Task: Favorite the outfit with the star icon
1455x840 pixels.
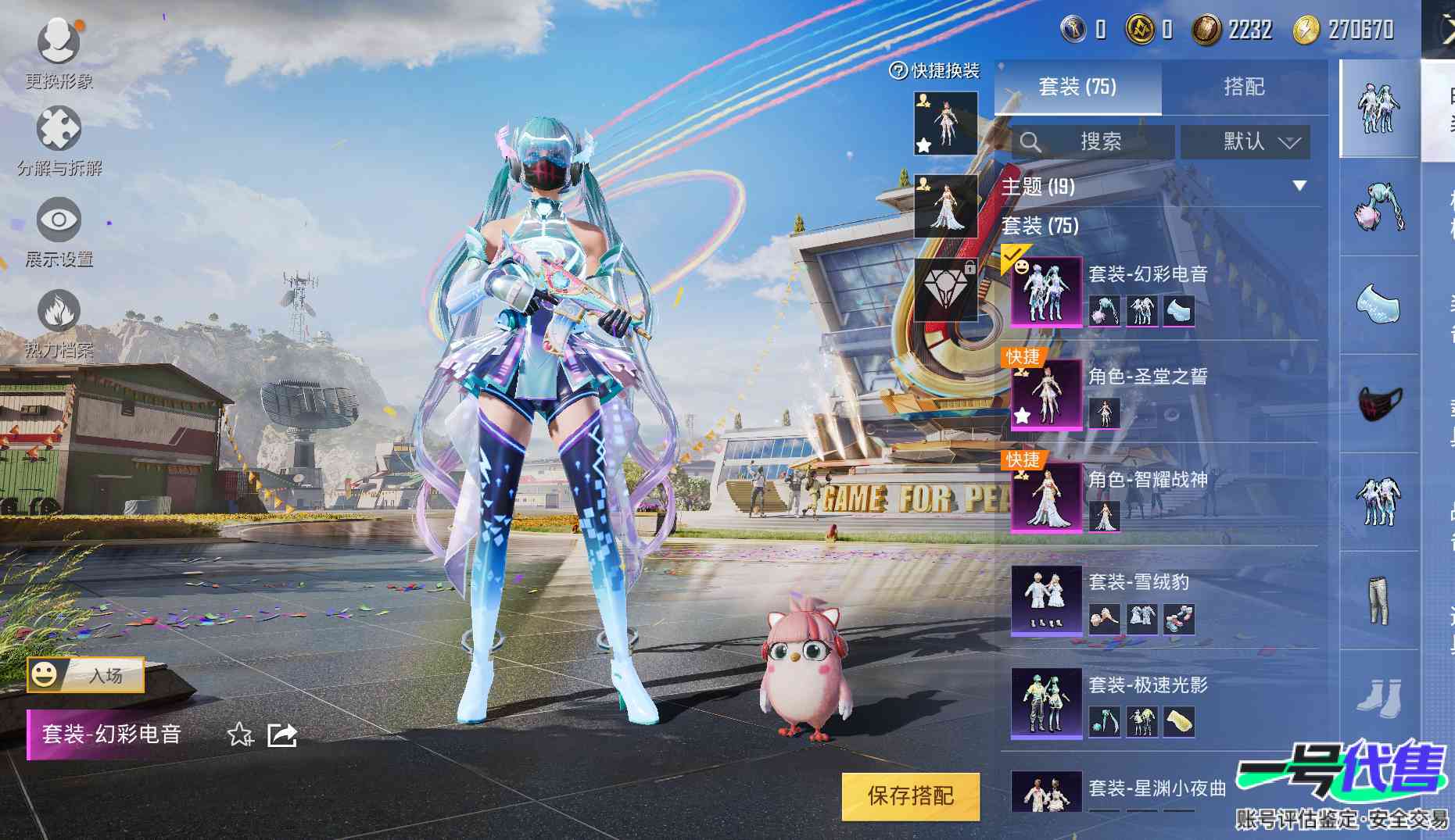Action: [x=239, y=735]
